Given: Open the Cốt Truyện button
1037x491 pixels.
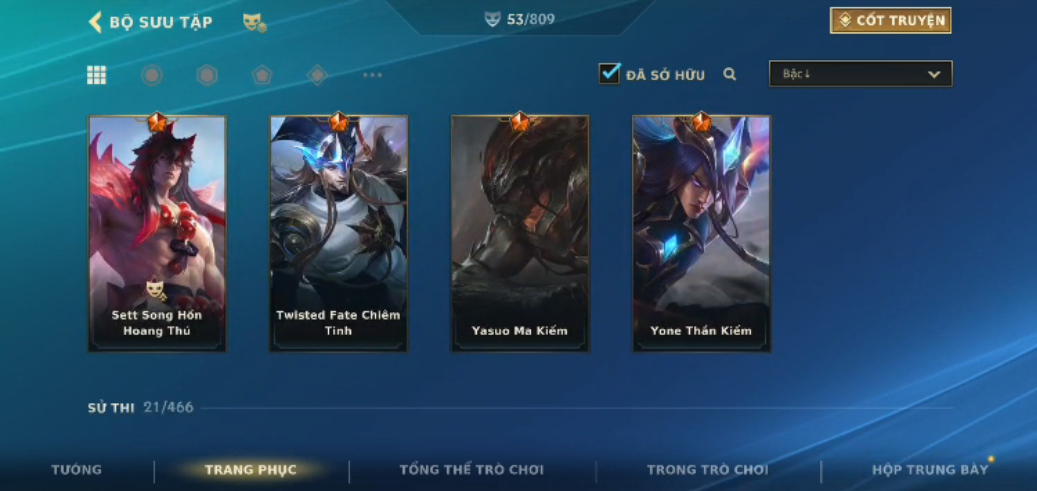Looking at the screenshot, I should (x=890, y=21).
